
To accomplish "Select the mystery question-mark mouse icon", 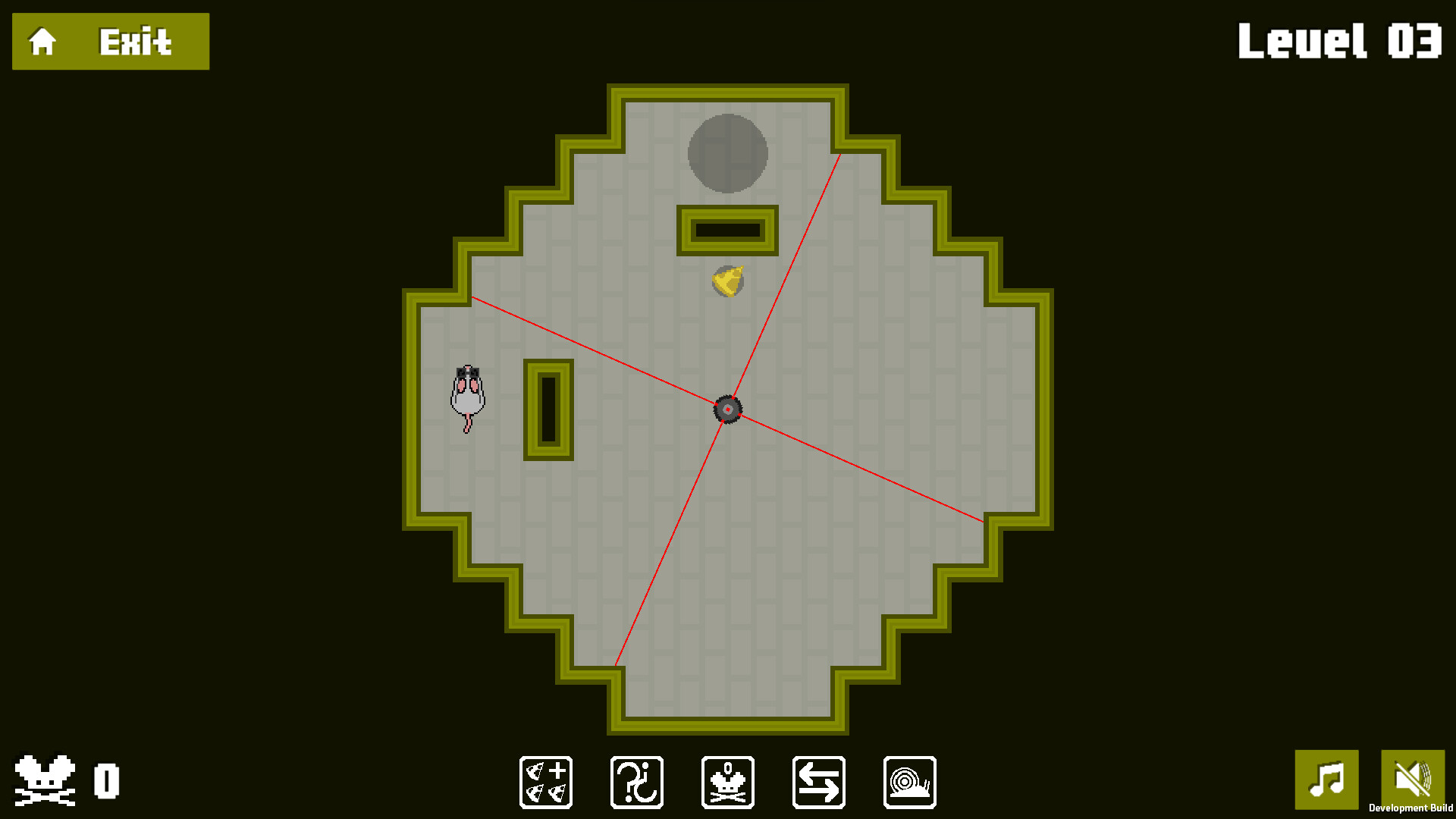I will point(636,782).
